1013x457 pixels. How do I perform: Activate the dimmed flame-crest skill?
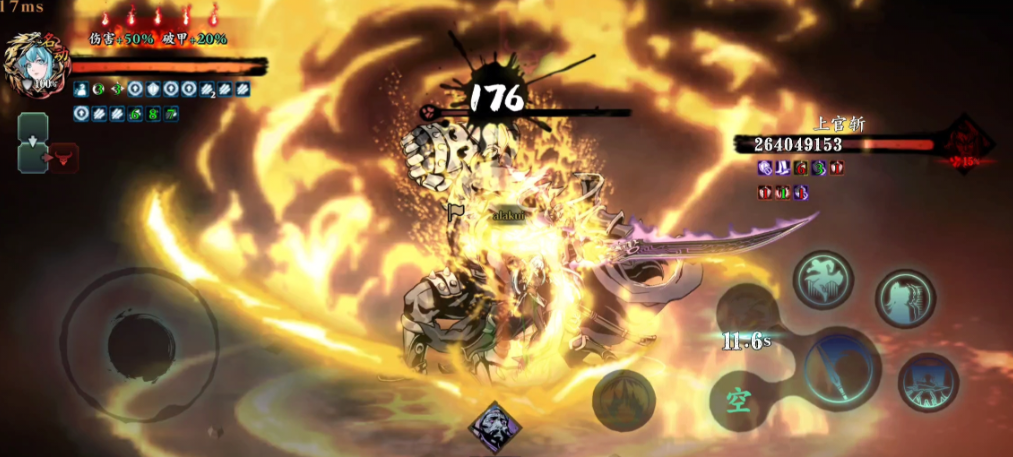[x=623, y=400]
